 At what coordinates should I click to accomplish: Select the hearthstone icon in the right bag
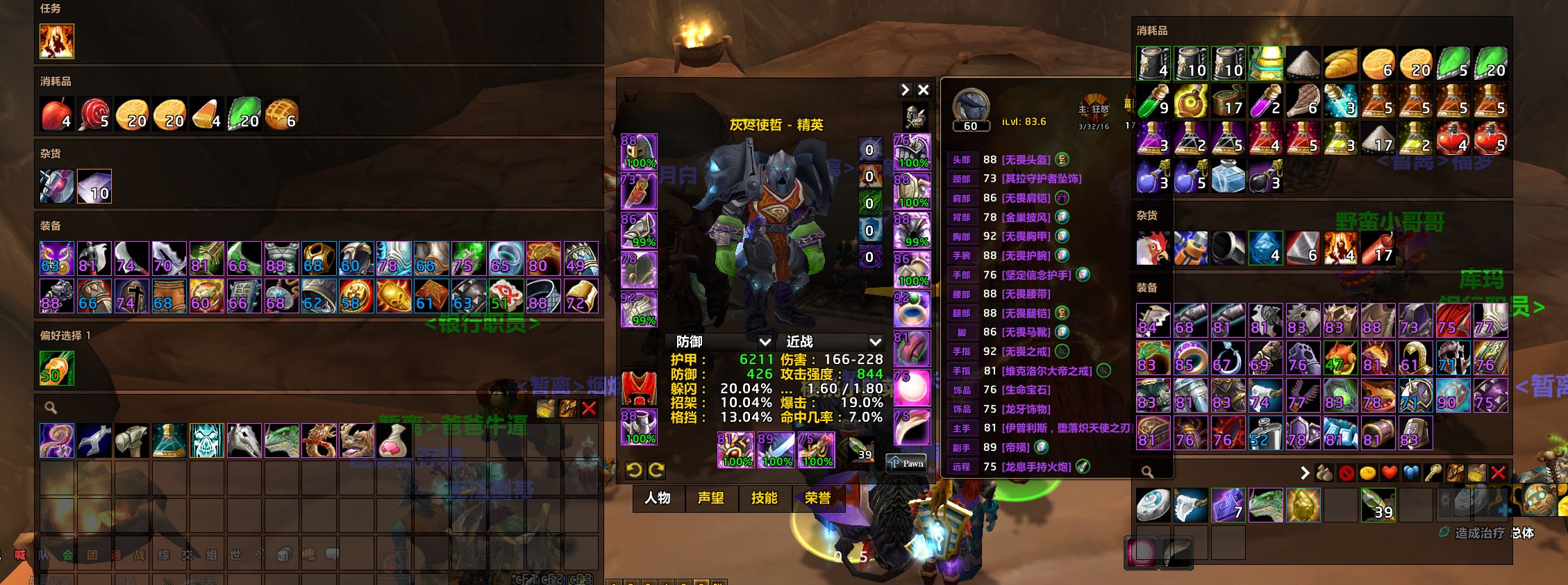(x=1153, y=504)
